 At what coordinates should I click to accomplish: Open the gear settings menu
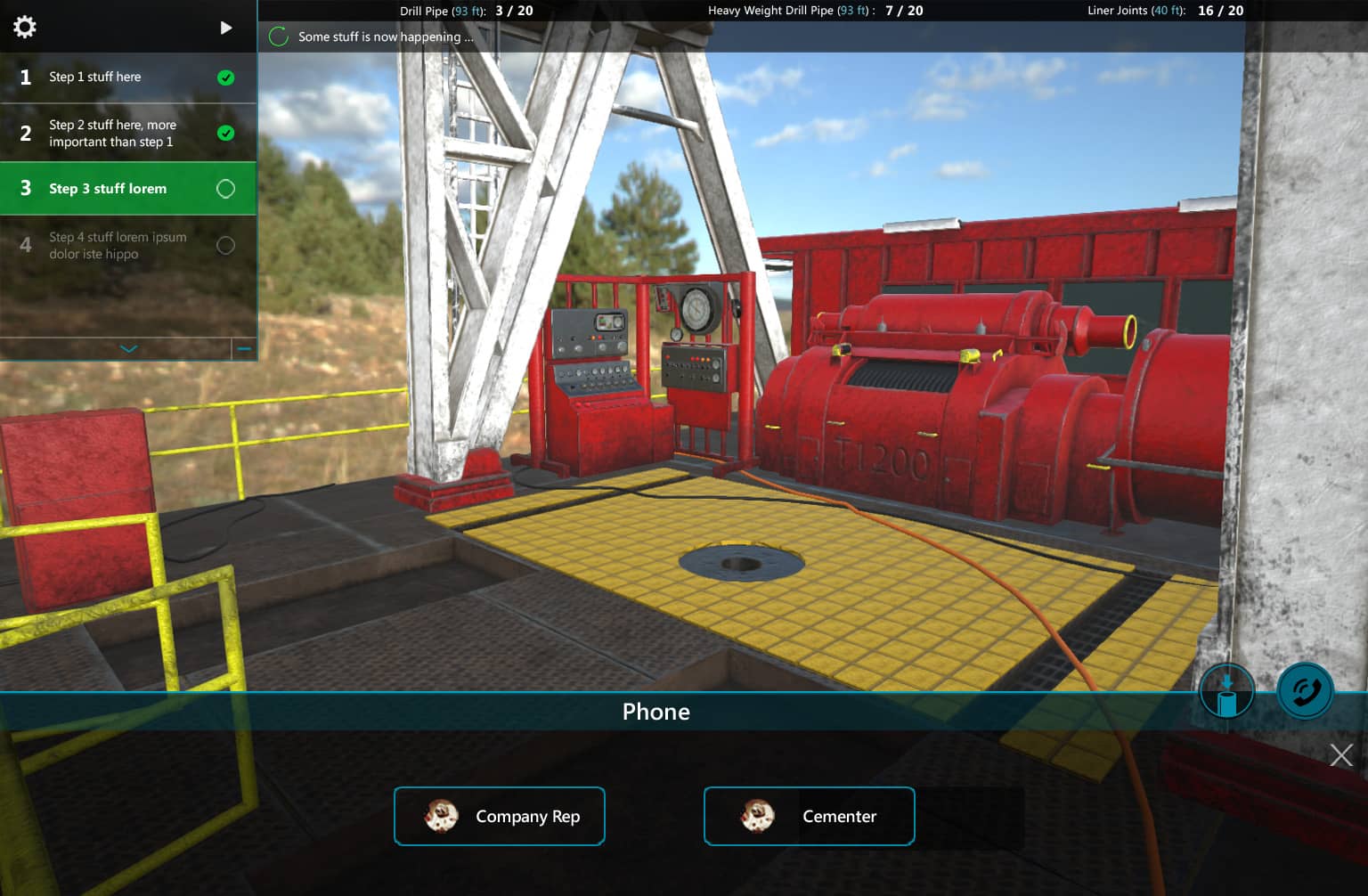tap(25, 27)
